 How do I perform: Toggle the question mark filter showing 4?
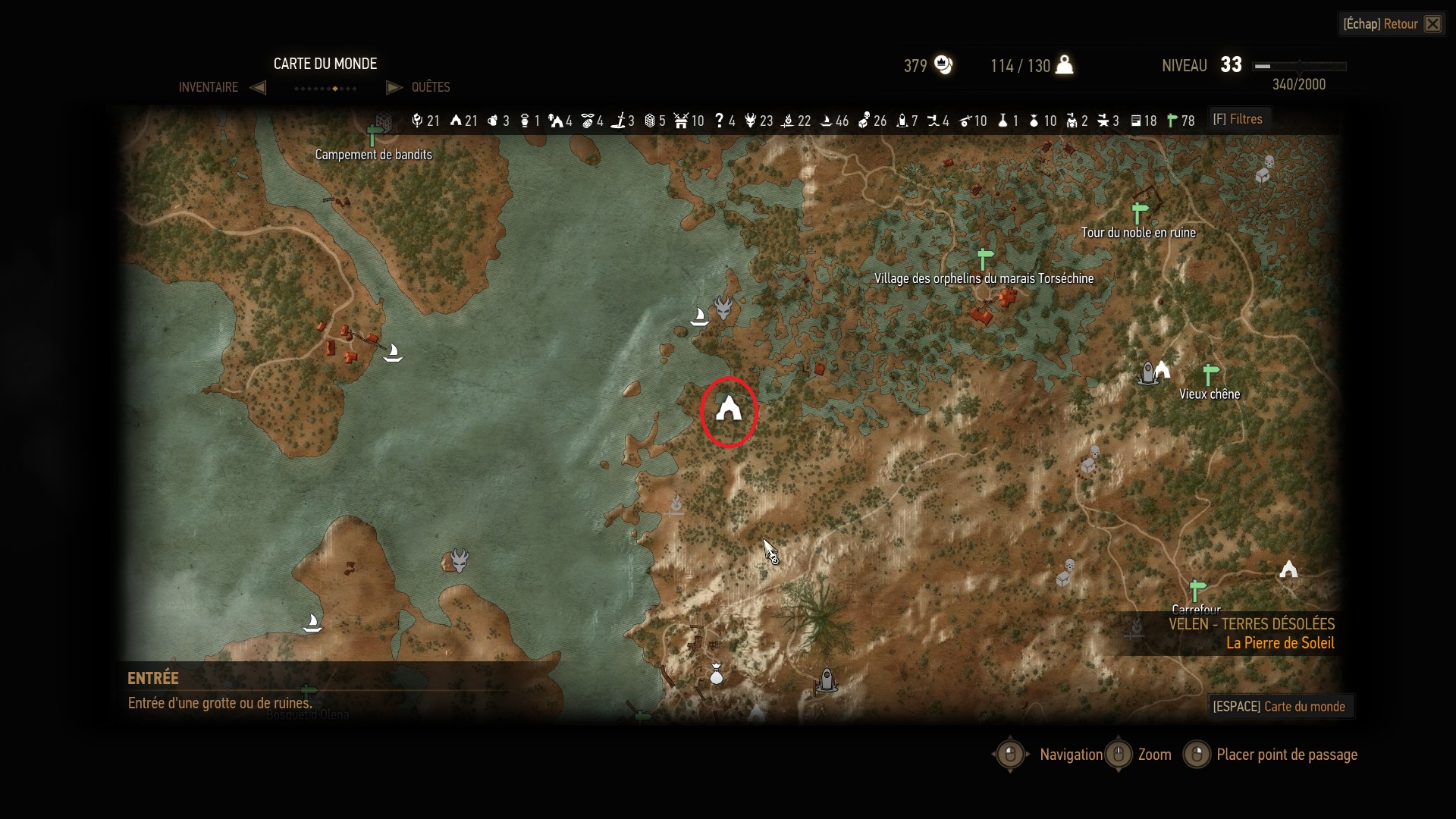[x=719, y=121]
